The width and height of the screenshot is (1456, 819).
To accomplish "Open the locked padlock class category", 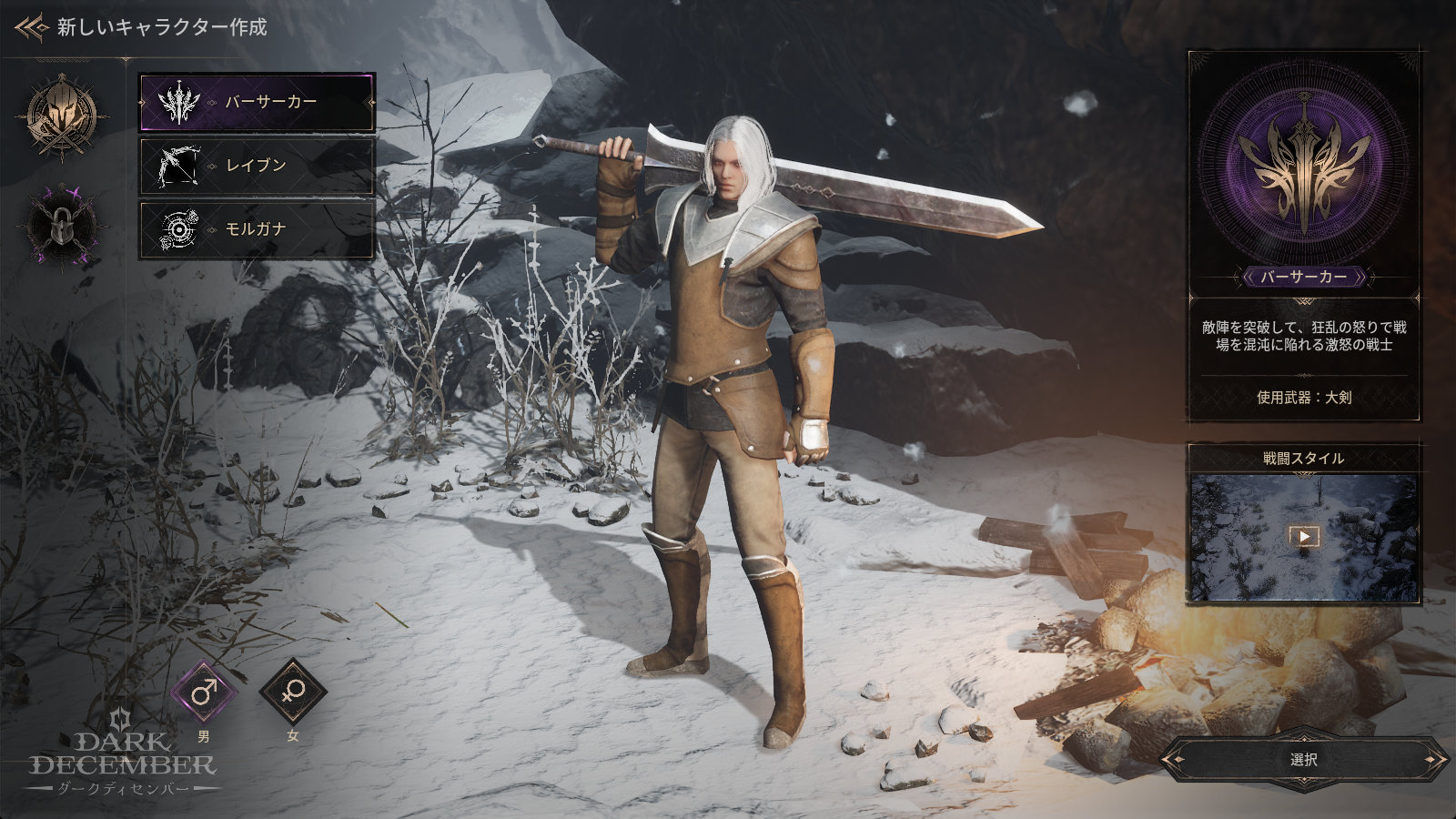I will (x=62, y=225).
